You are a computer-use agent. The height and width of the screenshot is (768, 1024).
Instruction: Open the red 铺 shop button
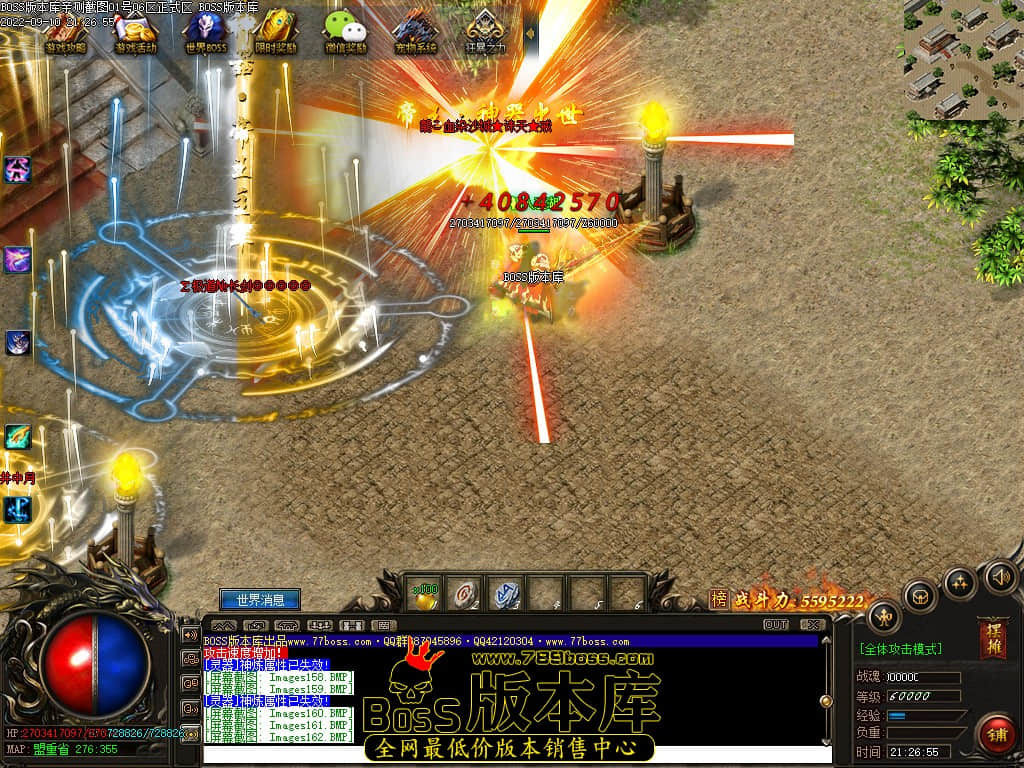coord(996,733)
